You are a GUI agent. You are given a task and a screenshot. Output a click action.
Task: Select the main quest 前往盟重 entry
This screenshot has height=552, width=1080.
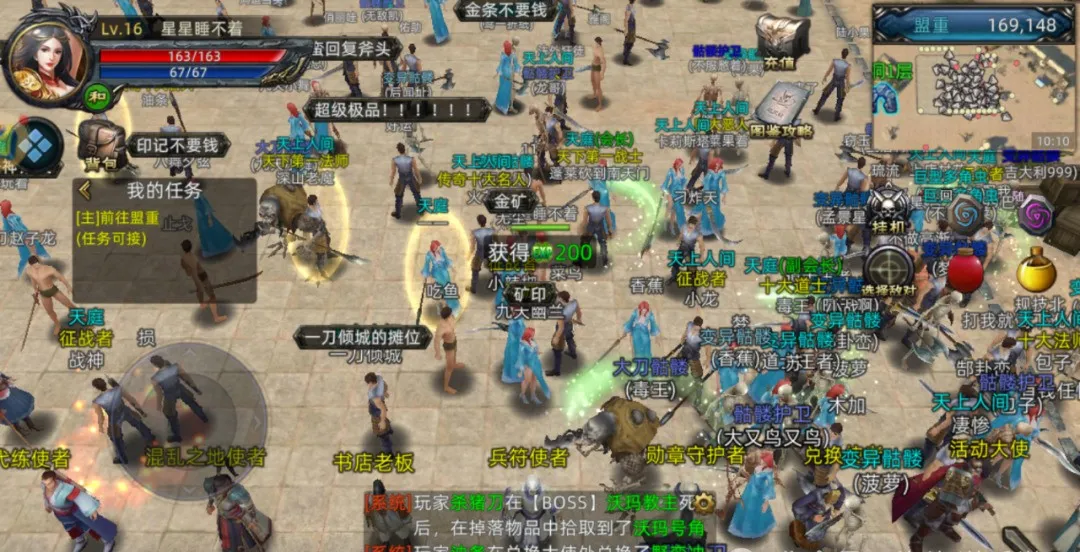click(117, 225)
